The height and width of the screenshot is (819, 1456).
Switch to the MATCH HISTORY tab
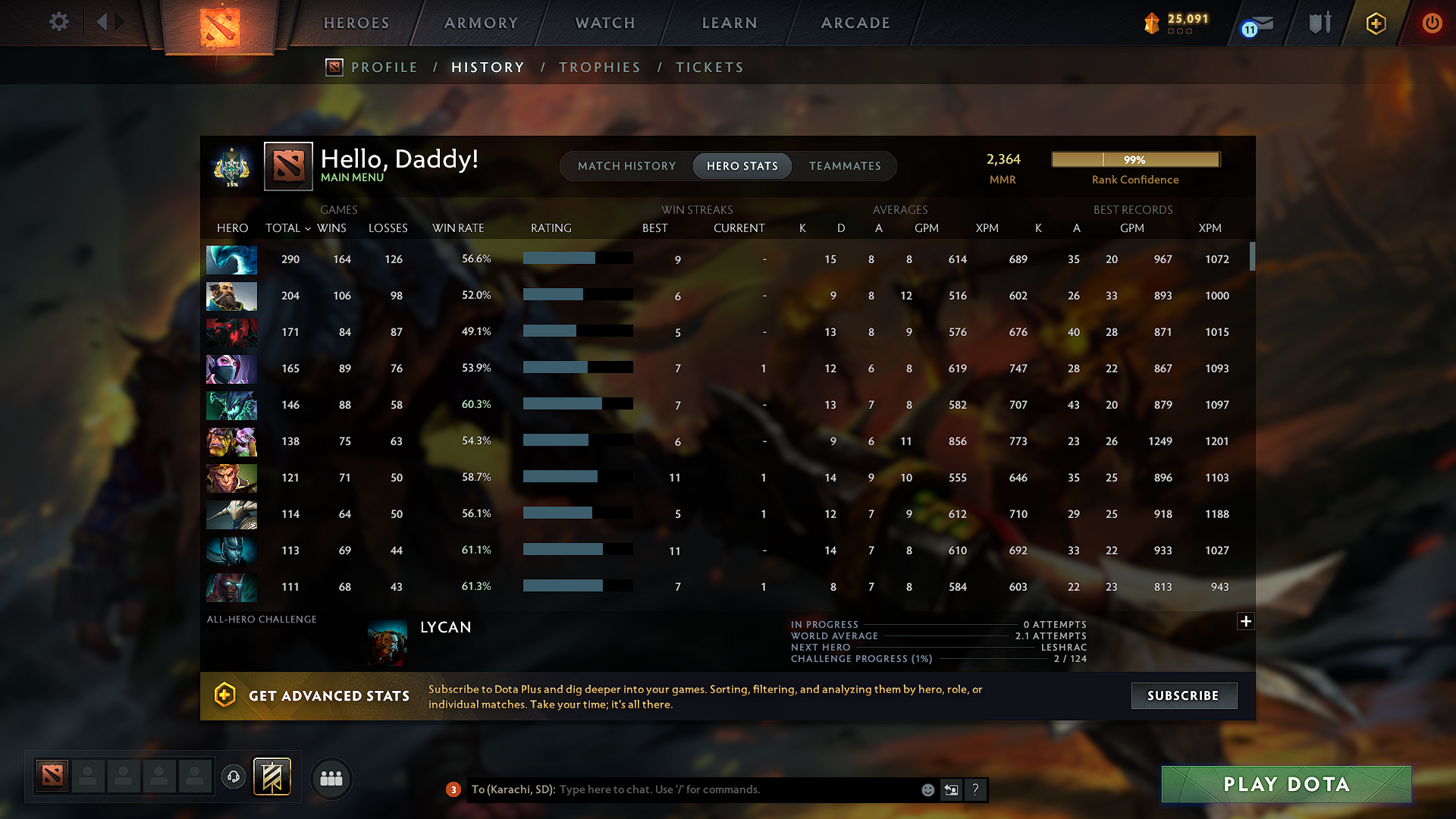coord(626,165)
